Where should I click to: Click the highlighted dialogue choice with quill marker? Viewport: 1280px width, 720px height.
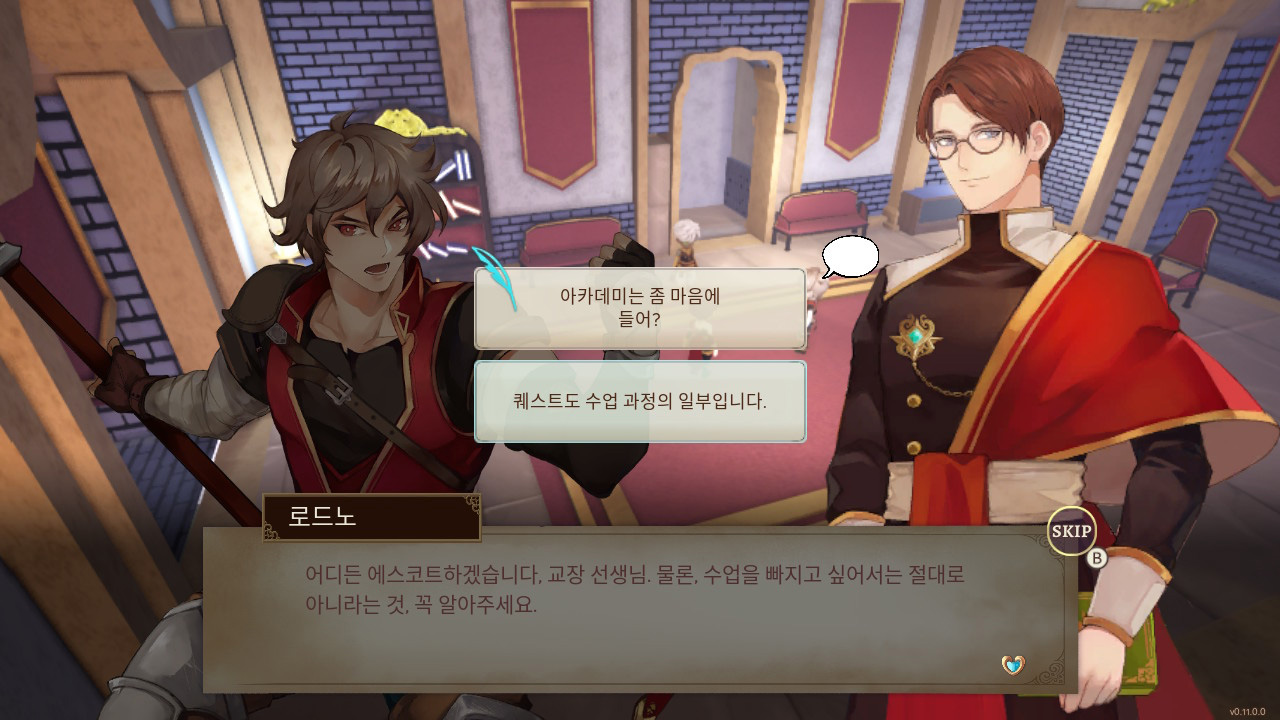click(641, 307)
